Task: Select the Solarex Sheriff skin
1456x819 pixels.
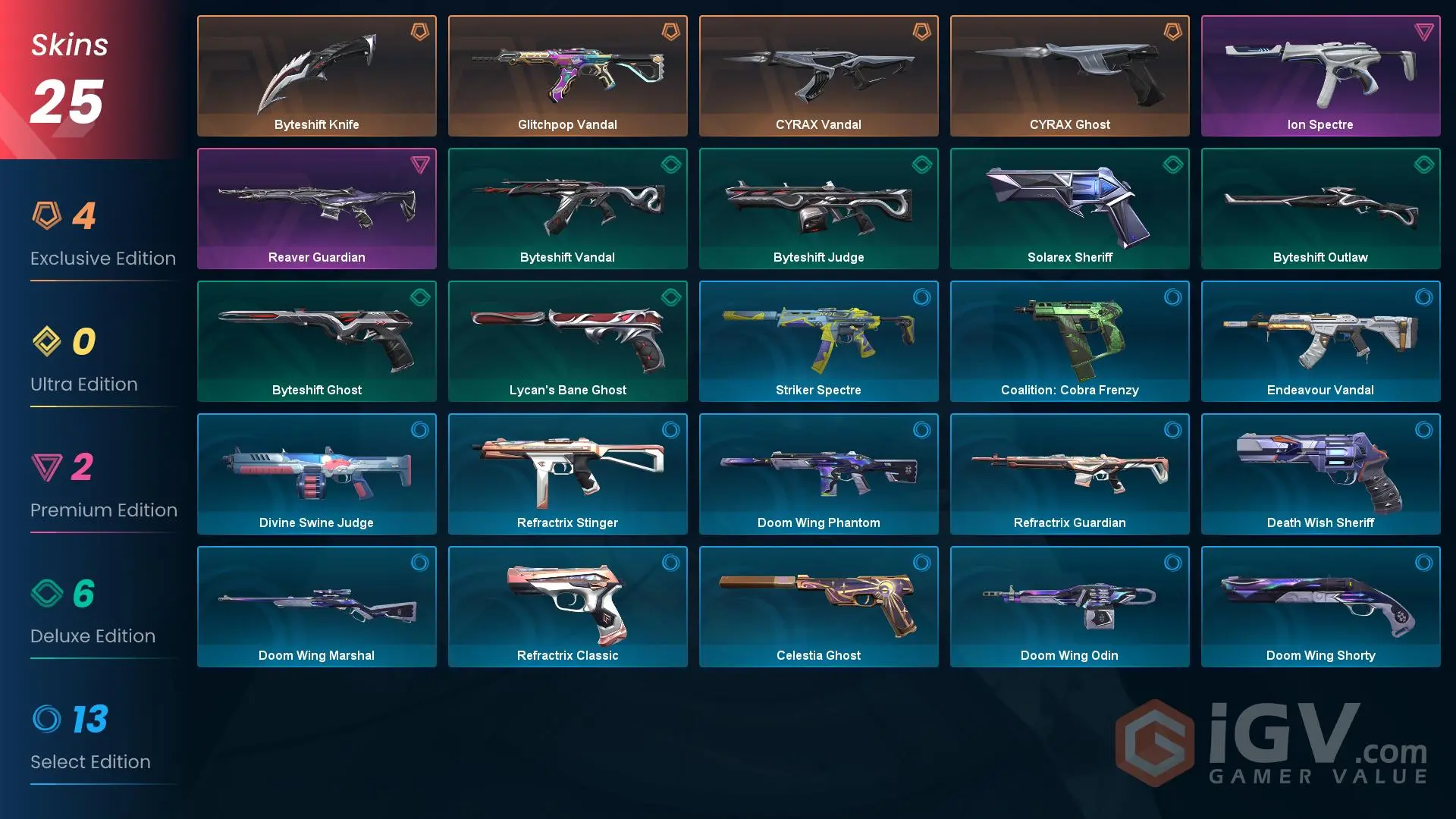Action: click(x=1069, y=209)
